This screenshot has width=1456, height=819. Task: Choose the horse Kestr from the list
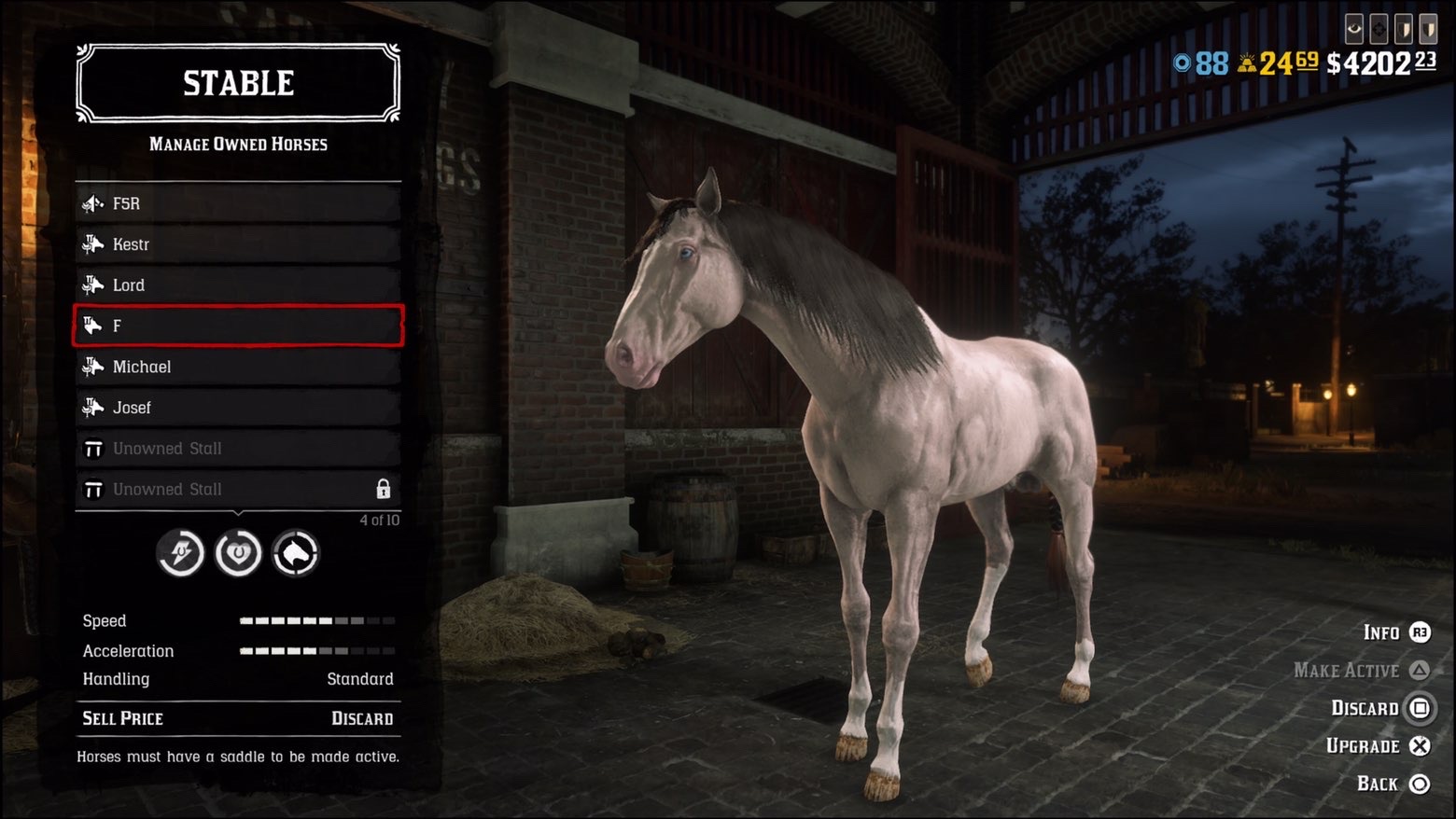238,244
